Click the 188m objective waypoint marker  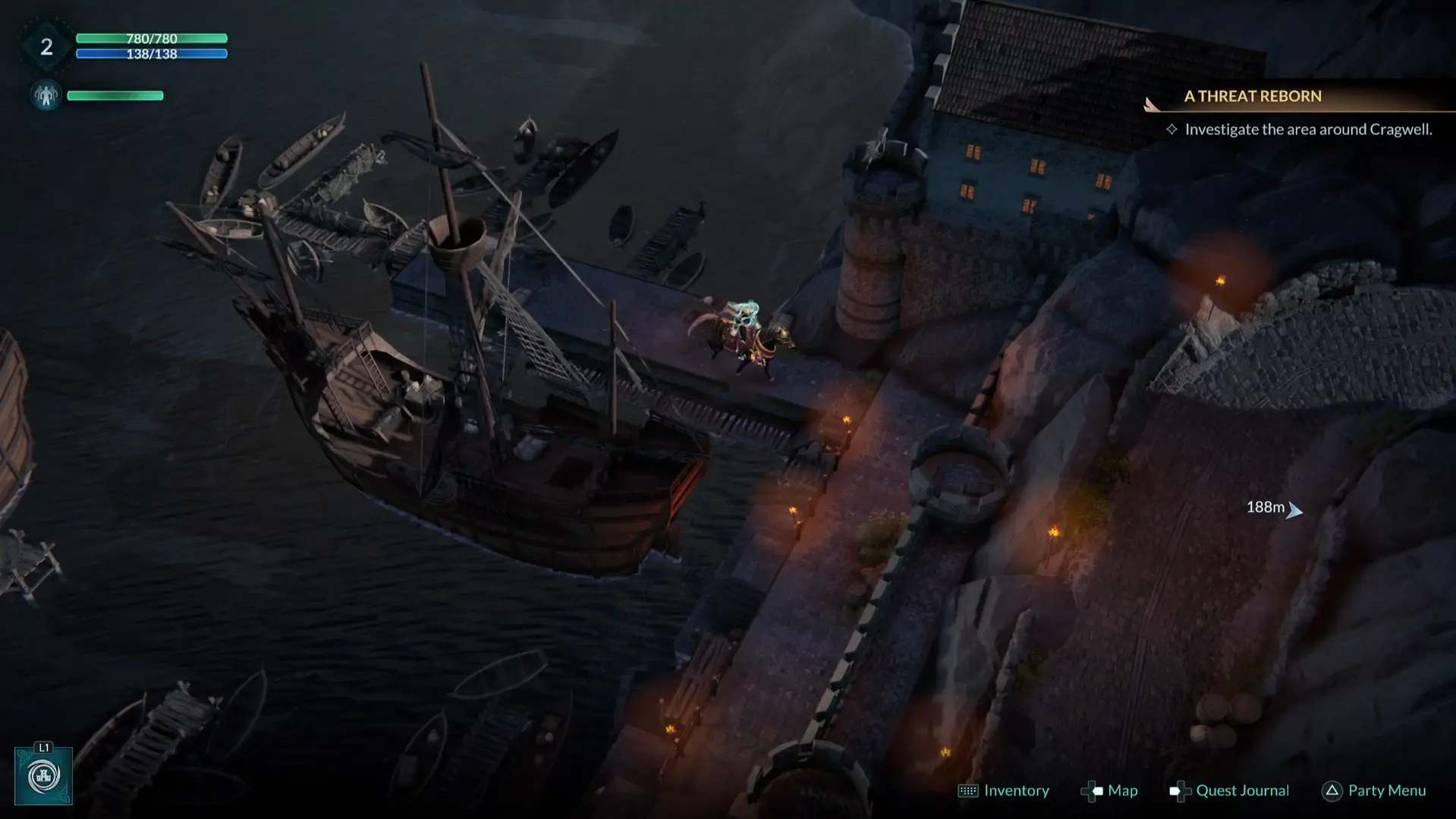pyautogui.click(x=1294, y=510)
